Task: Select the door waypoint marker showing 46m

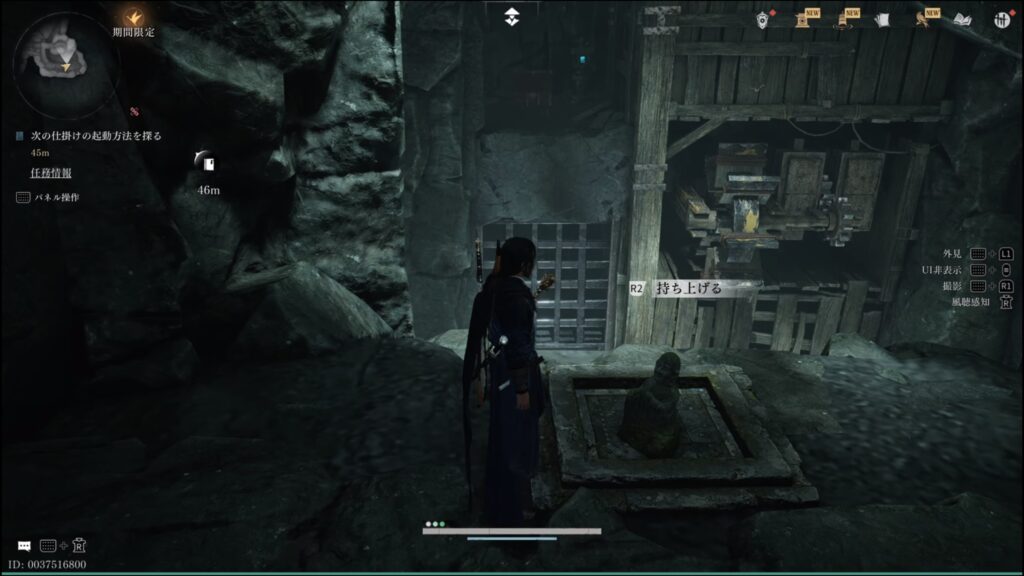Action: tap(207, 163)
